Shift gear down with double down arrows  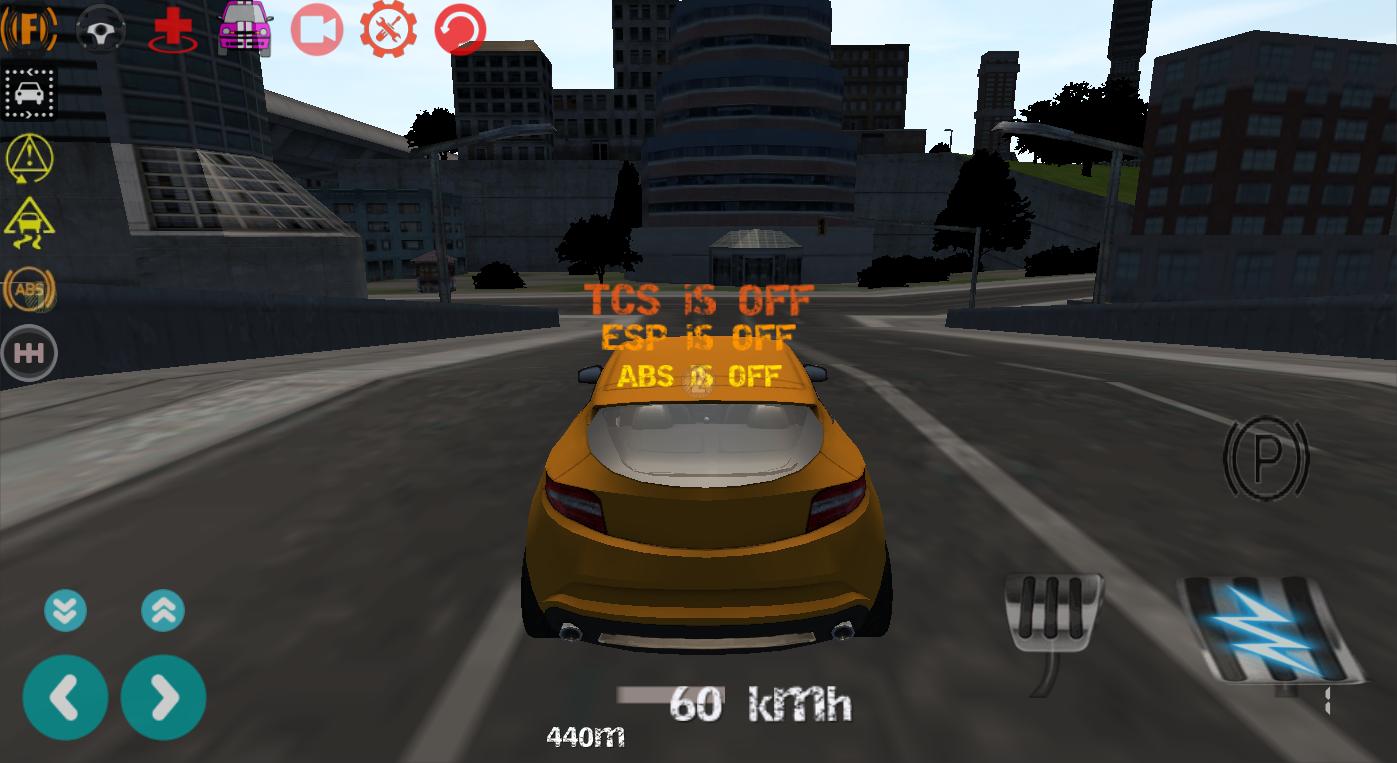coord(65,610)
